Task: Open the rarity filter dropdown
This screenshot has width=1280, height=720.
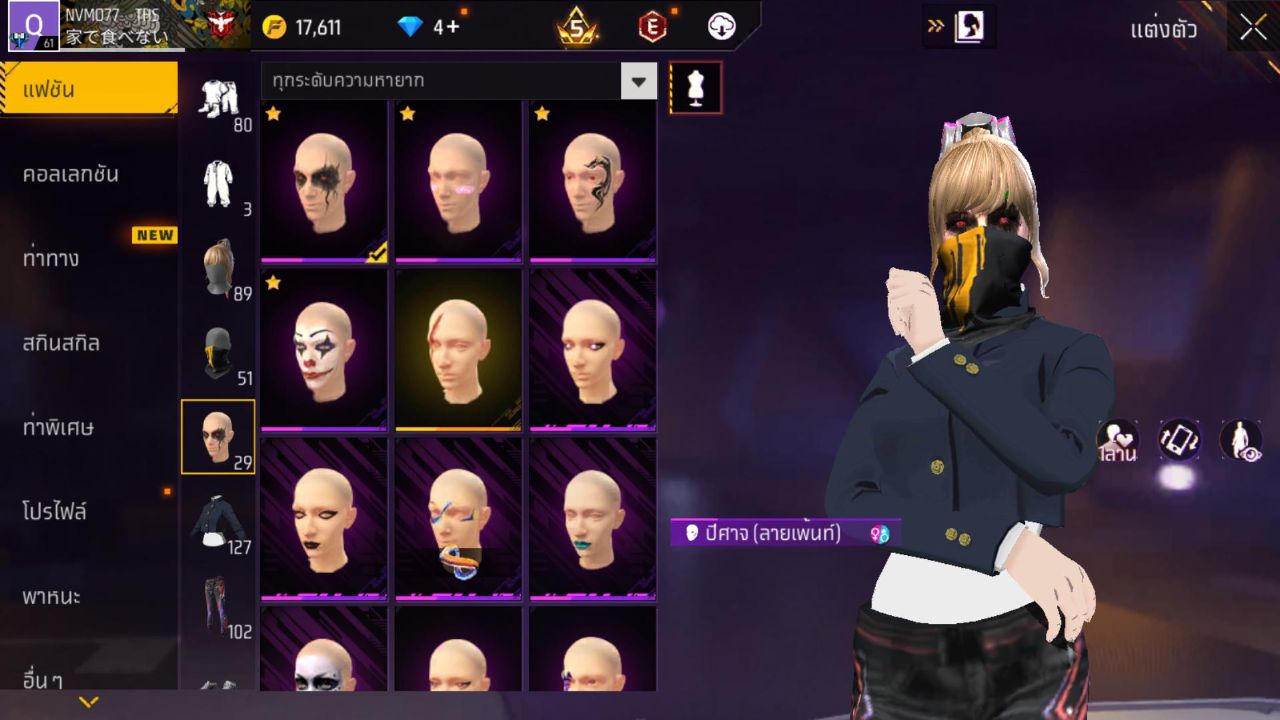Action: pos(638,81)
